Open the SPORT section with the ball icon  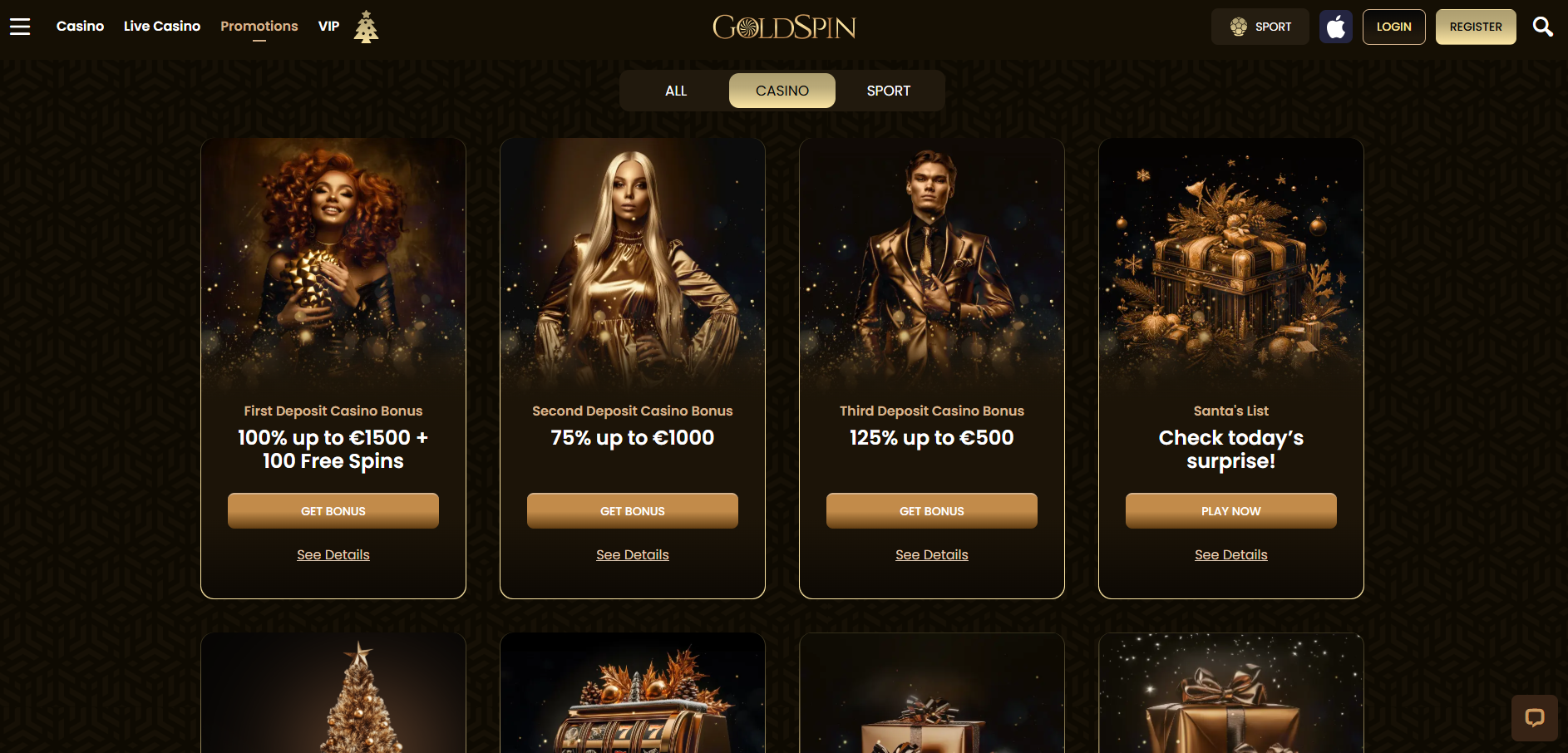pyautogui.click(x=1260, y=26)
